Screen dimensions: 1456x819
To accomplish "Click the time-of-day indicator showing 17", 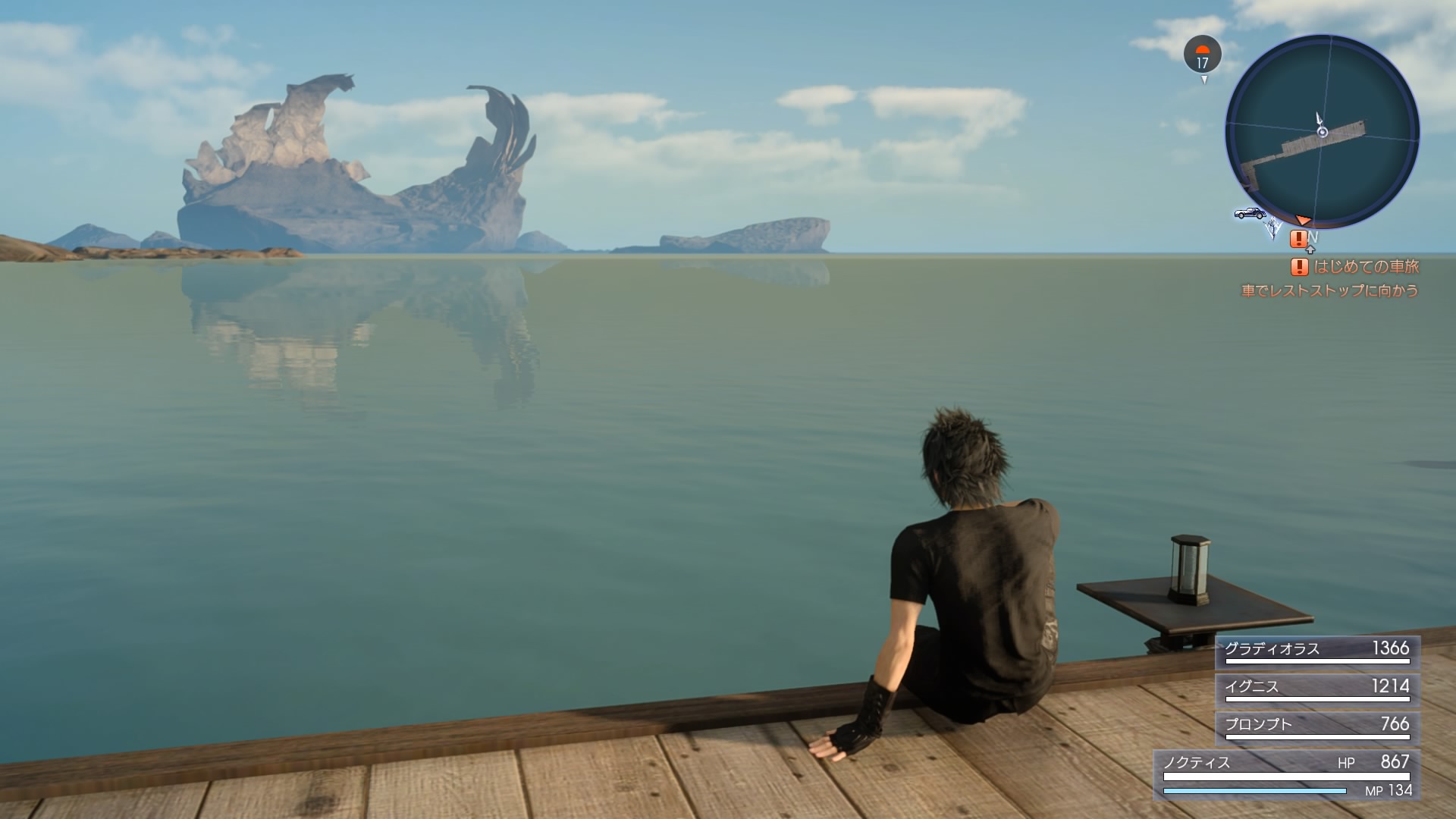I will click(x=1202, y=55).
